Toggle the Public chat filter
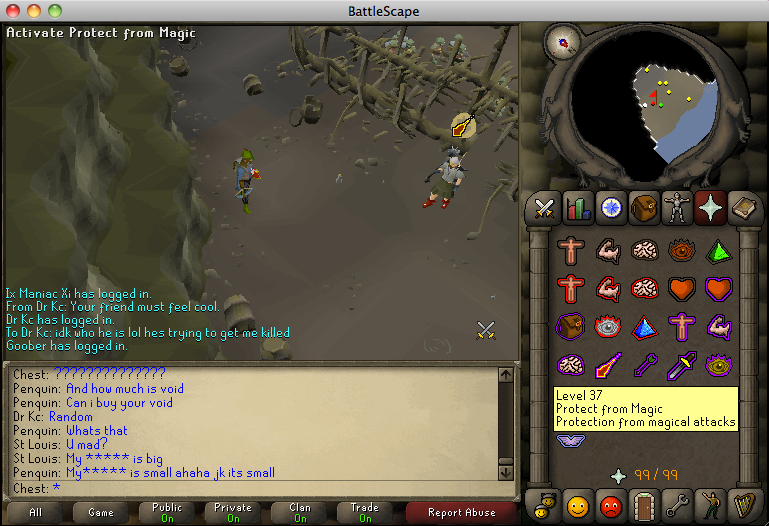769x526 pixels. (167, 512)
